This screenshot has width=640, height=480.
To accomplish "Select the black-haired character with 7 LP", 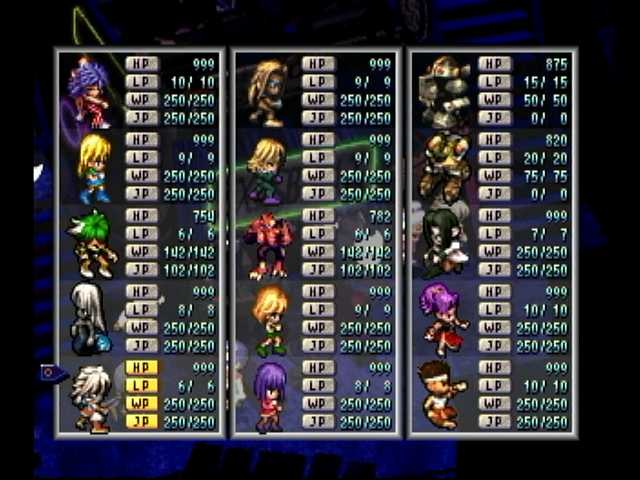I will [x=442, y=243].
